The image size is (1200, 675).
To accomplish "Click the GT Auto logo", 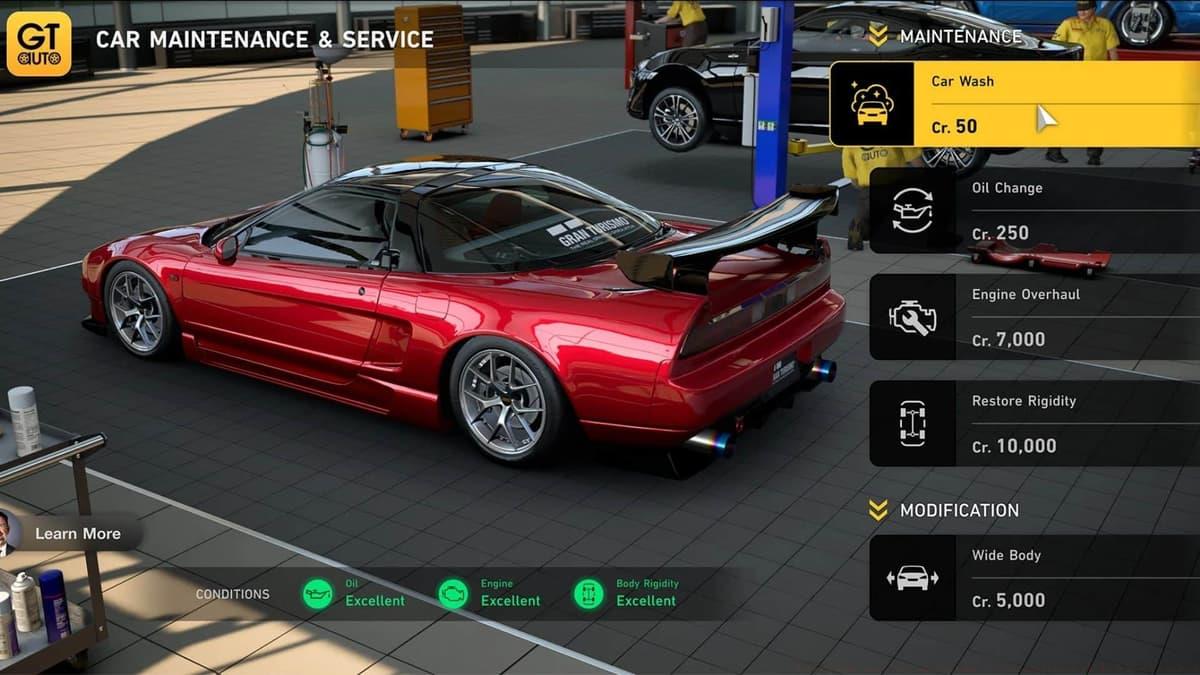I will [x=39, y=43].
